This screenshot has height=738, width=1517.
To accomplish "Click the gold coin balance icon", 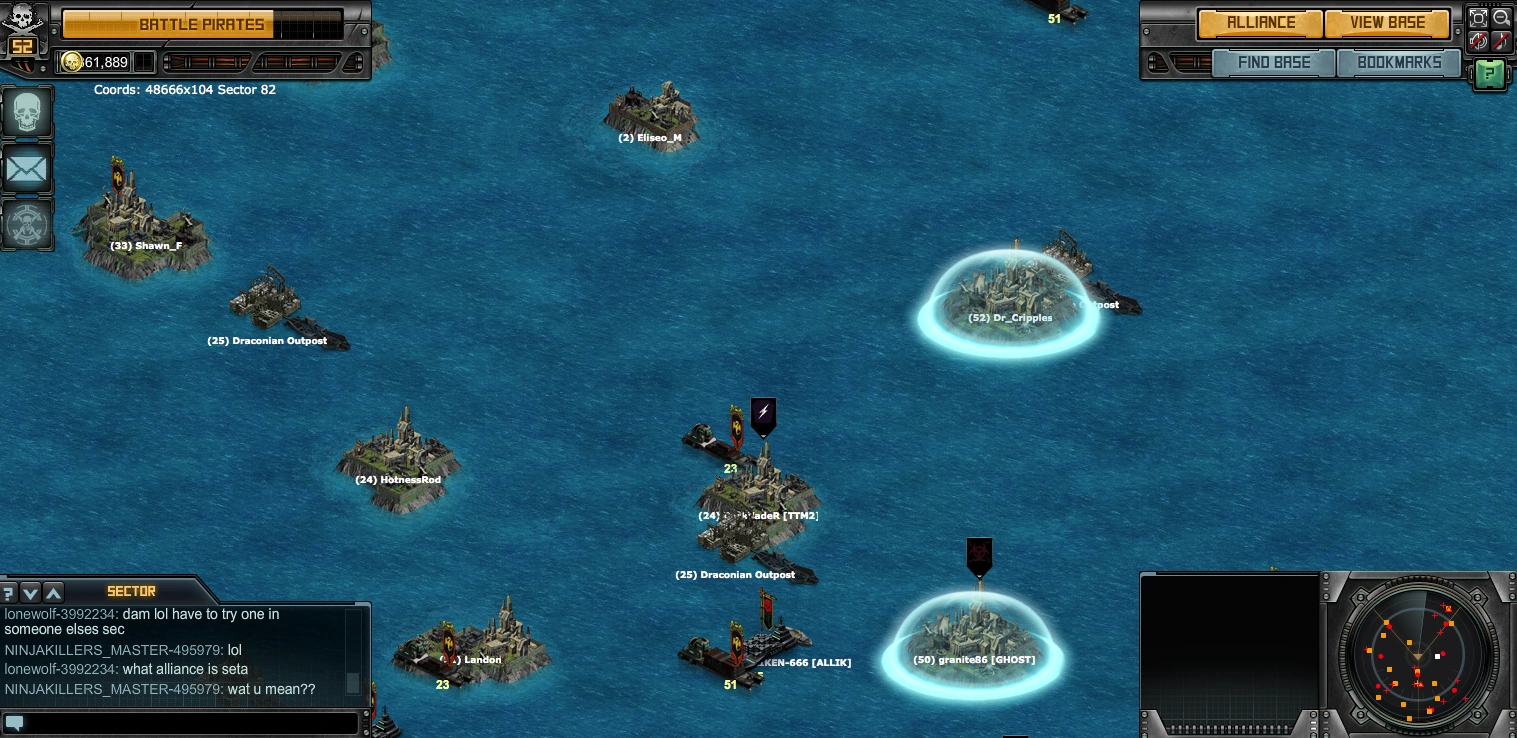I will pyautogui.click(x=72, y=62).
